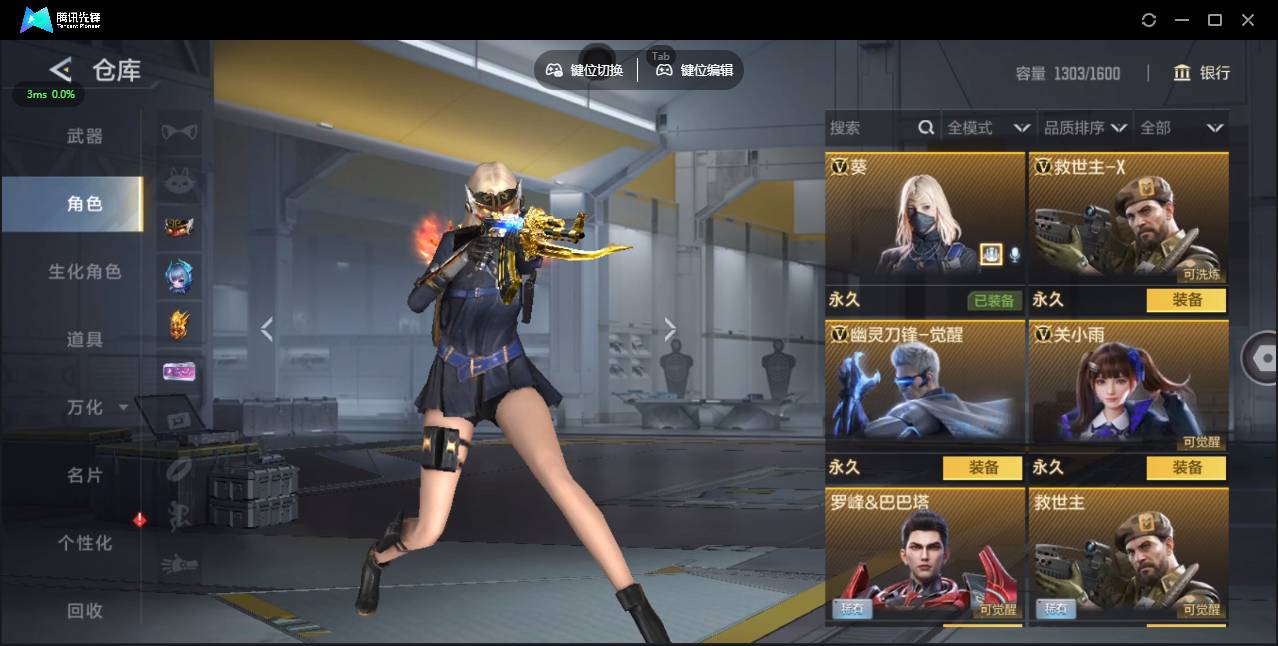Open the 全模式 mode dropdown
The height and width of the screenshot is (646, 1278).
point(988,128)
